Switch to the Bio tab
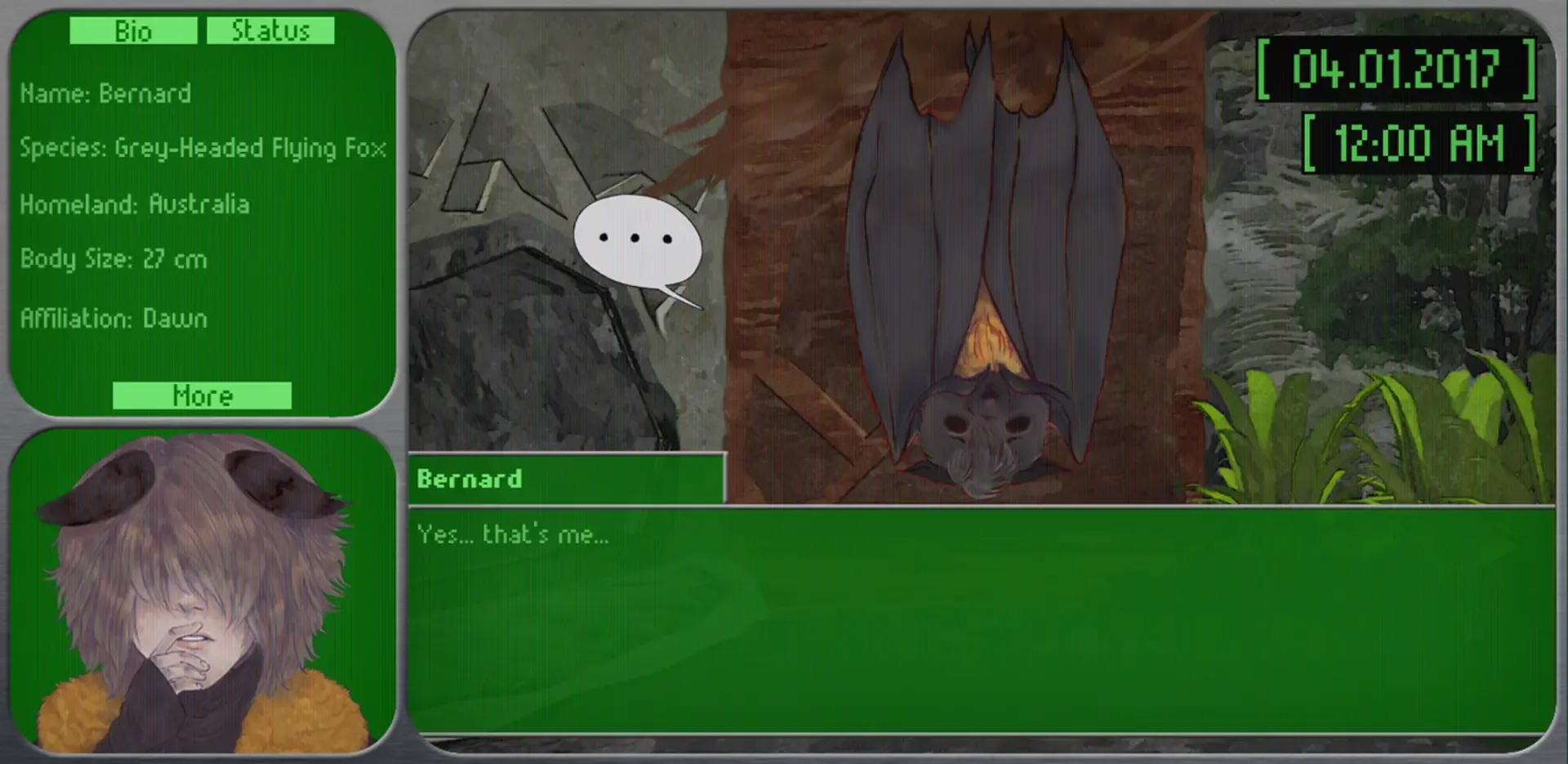1568x764 pixels. tap(133, 32)
